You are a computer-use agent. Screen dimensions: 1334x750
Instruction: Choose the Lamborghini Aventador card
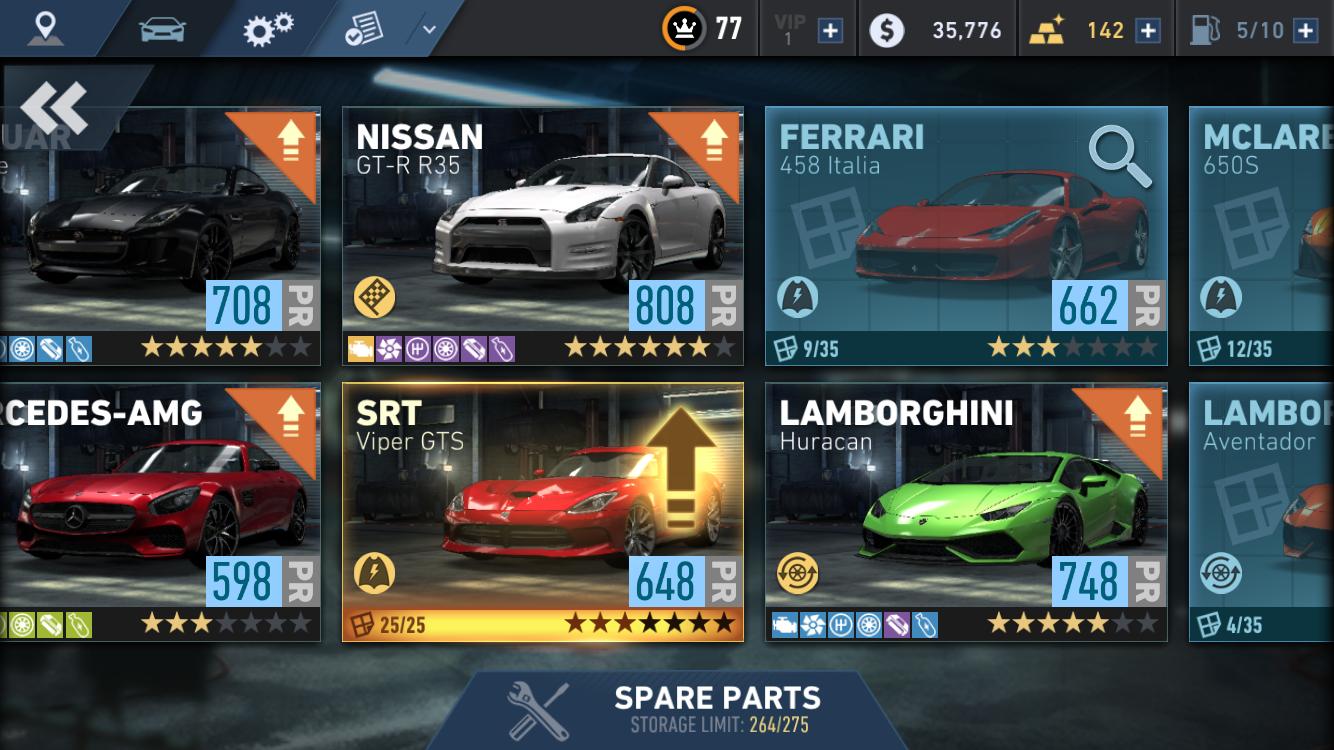(x=1262, y=511)
